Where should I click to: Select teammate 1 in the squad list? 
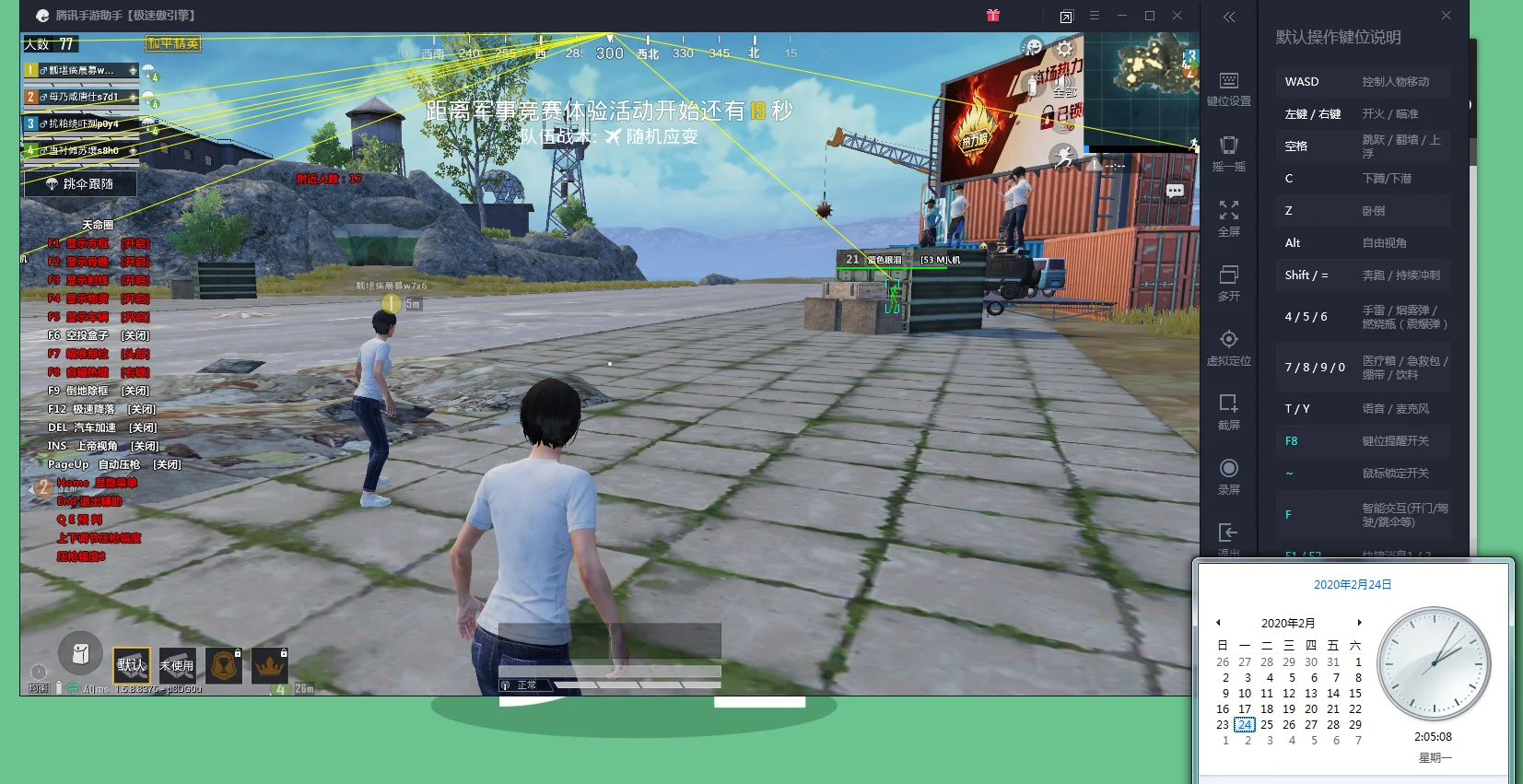(81, 70)
